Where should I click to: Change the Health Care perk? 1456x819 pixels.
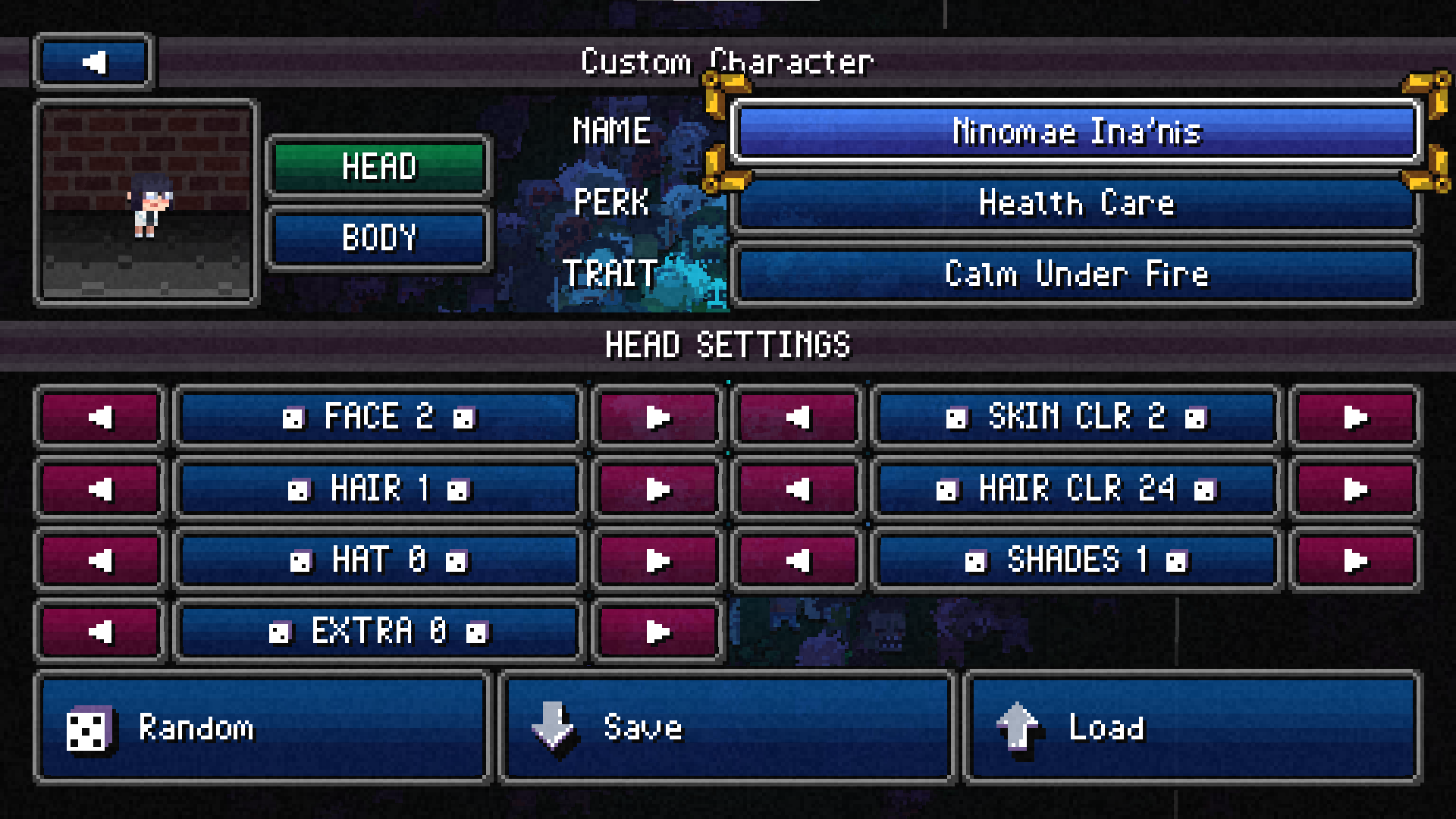(x=1075, y=203)
